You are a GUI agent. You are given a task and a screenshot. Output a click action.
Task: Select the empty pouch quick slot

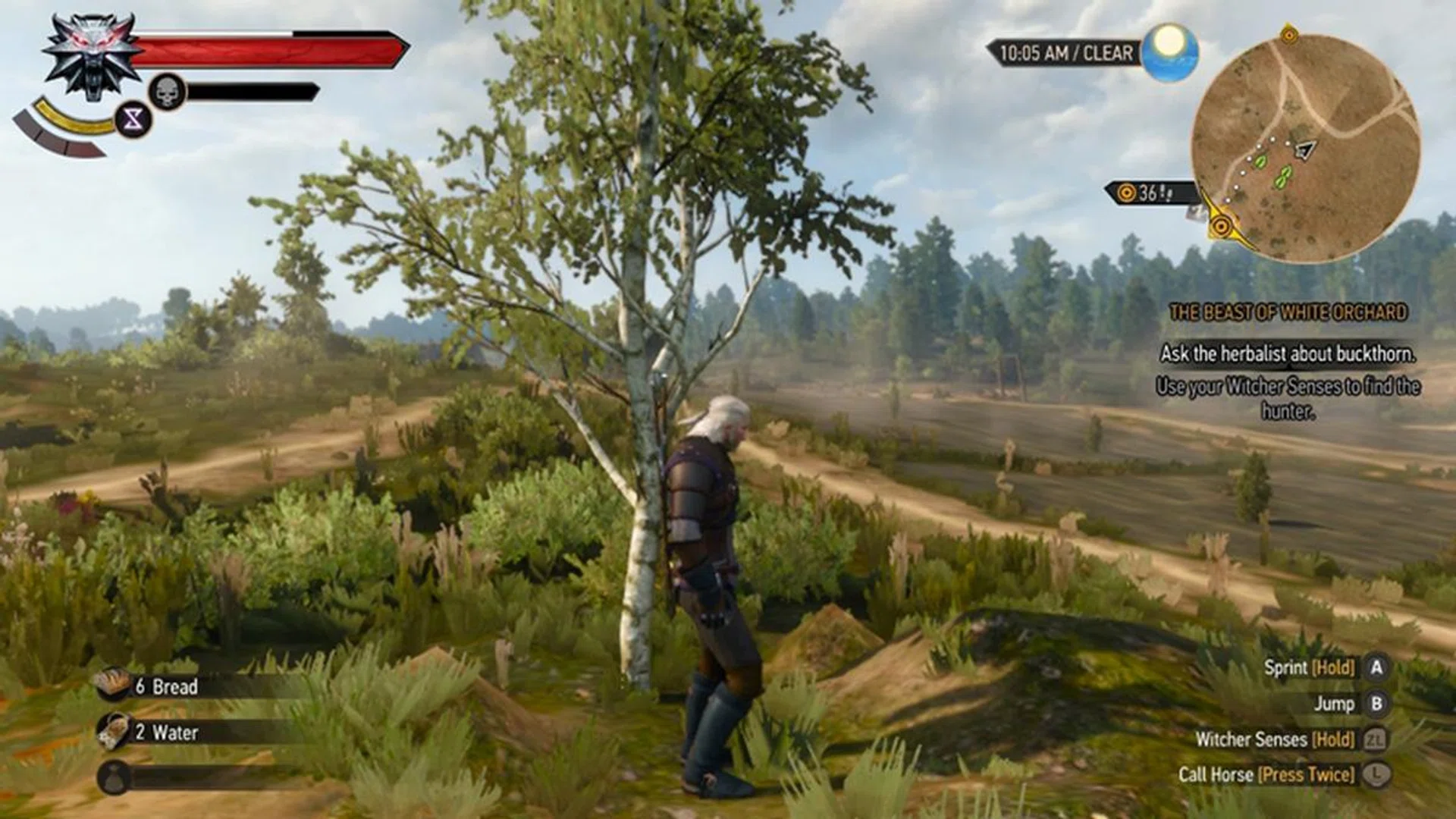[115, 778]
